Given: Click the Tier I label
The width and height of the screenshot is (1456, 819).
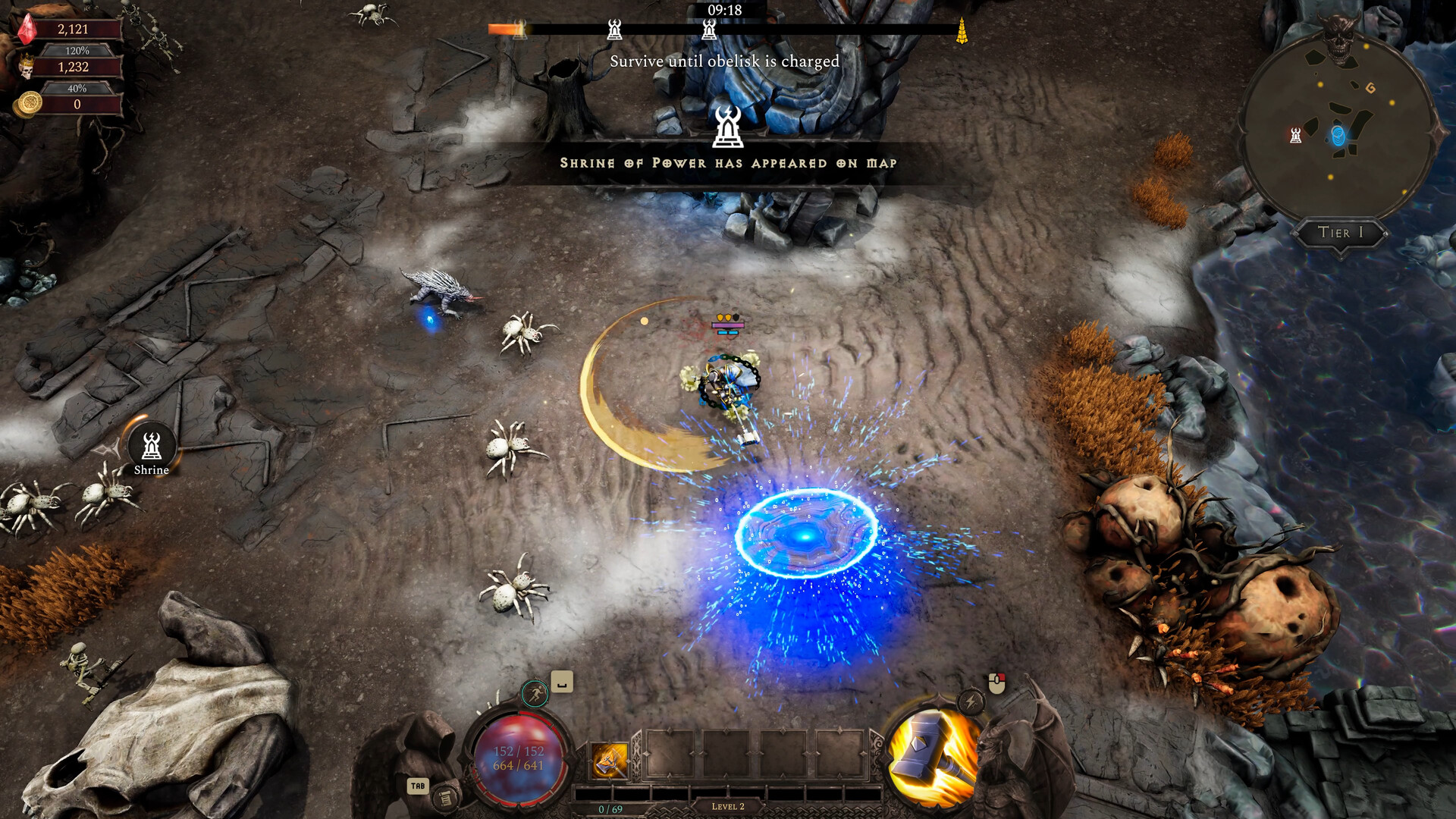Looking at the screenshot, I should pyautogui.click(x=1340, y=233).
